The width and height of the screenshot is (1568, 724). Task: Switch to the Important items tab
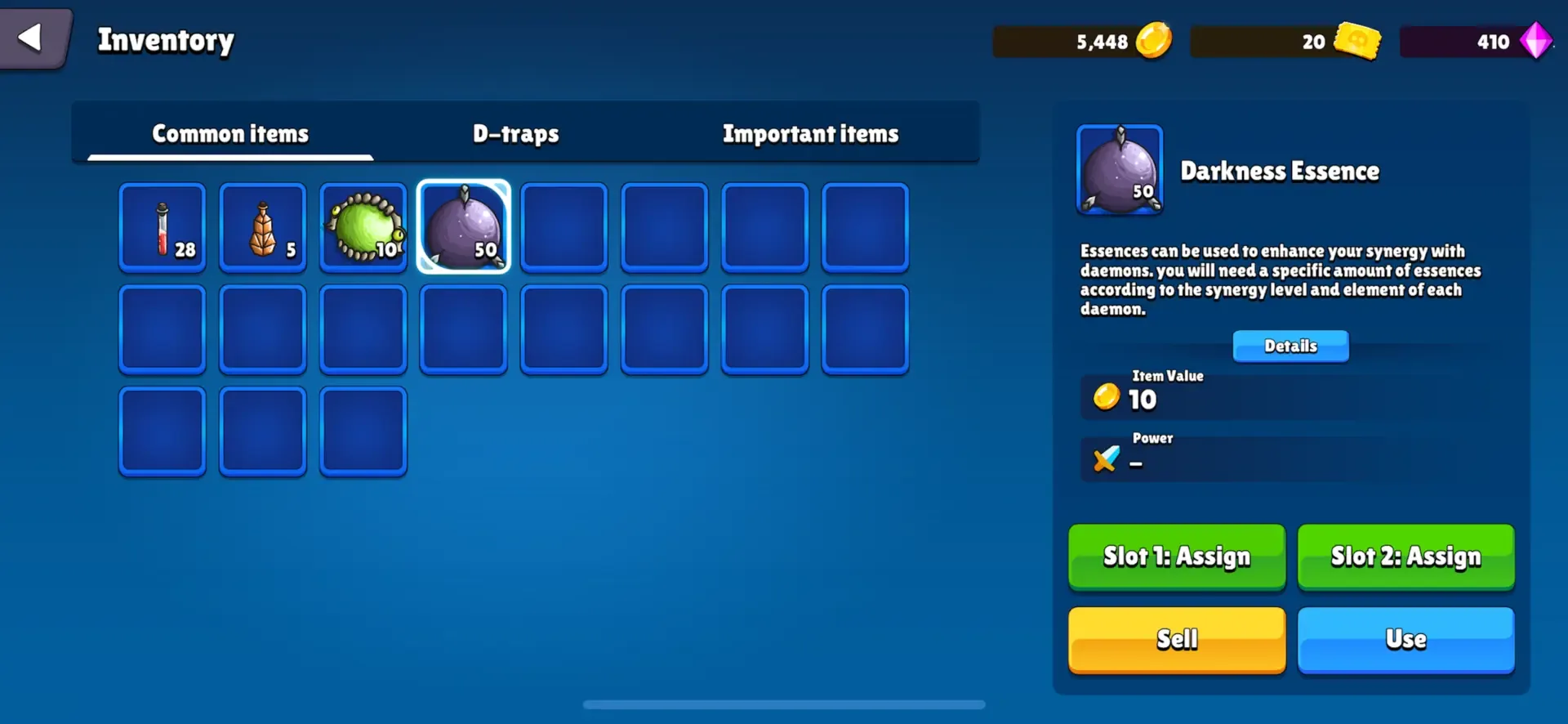810,133
